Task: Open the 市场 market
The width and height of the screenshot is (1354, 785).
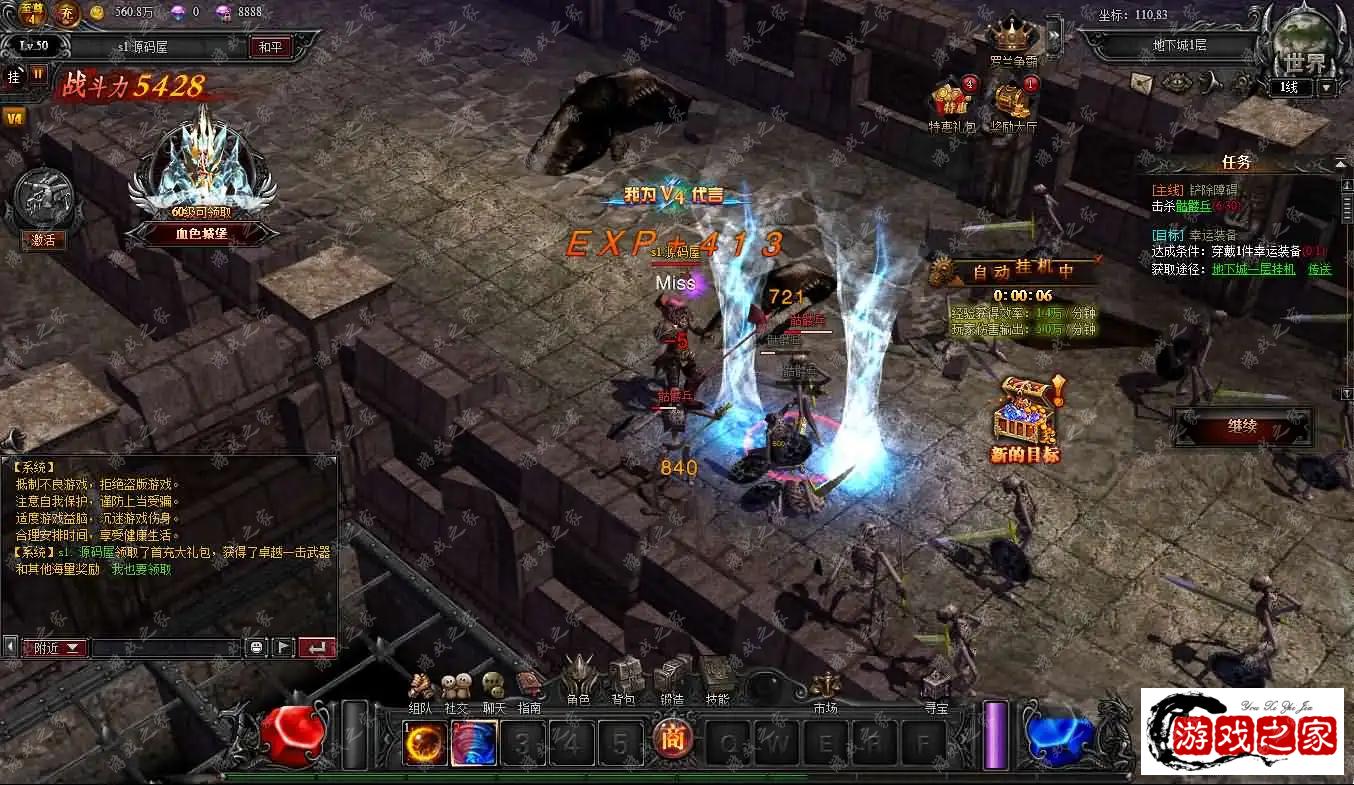Action: [x=825, y=690]
